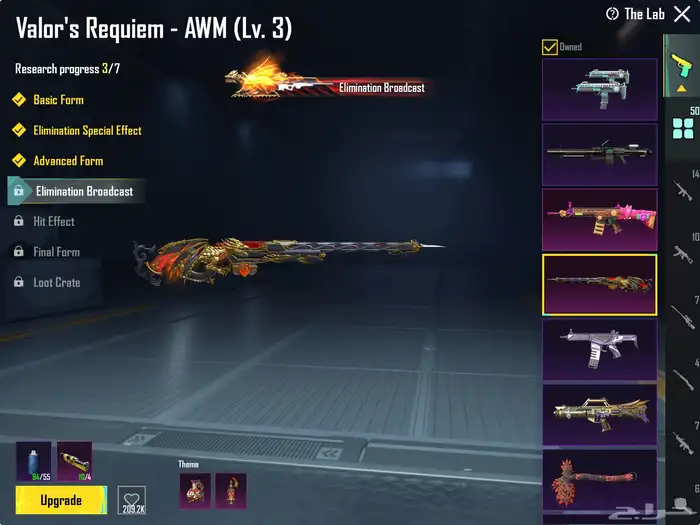The image size is (700, 525).
Task: Open the locked Elimination Broadcast stage
Action: [83, 191]
